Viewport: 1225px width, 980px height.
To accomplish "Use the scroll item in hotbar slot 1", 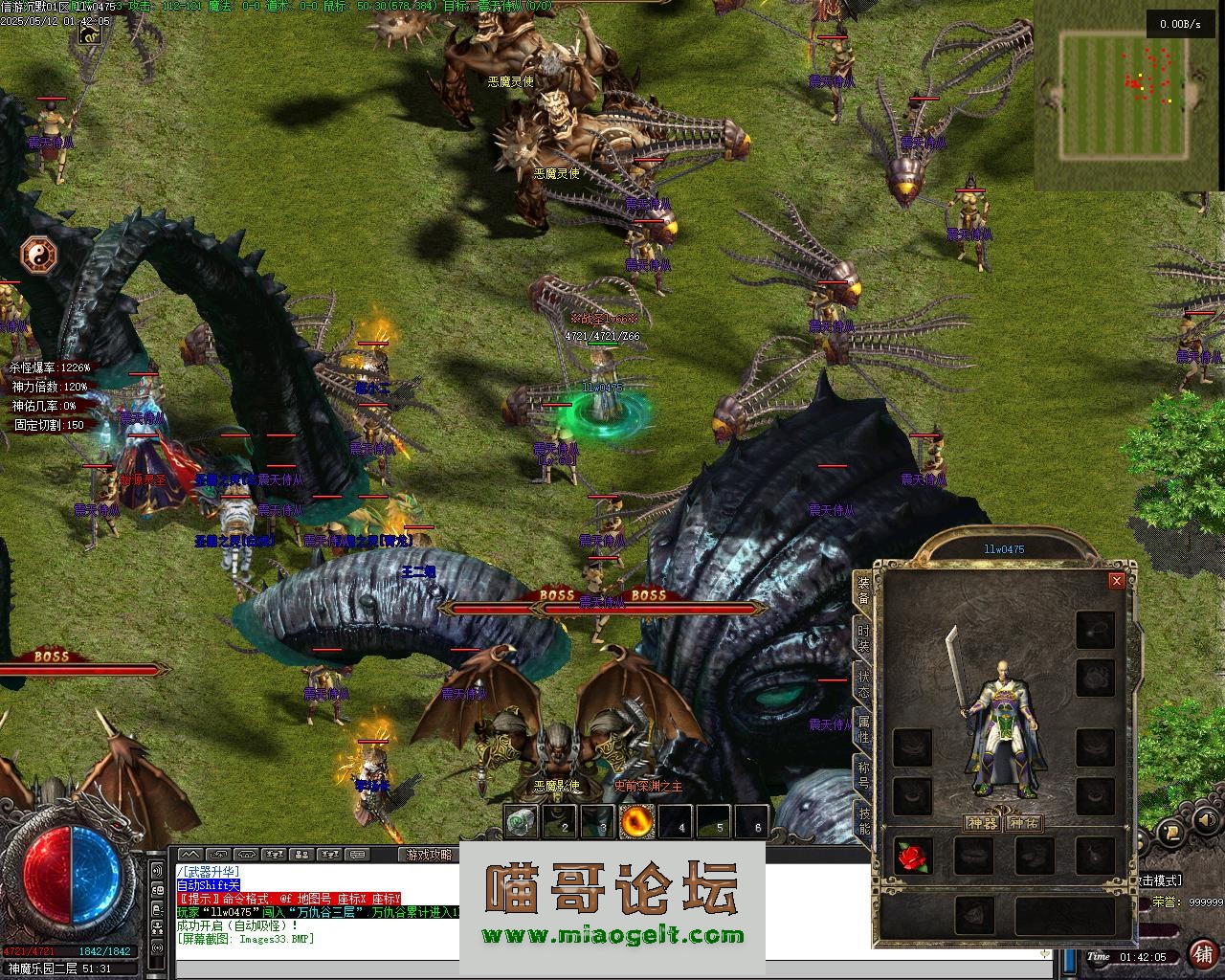I will coord(522,821).
